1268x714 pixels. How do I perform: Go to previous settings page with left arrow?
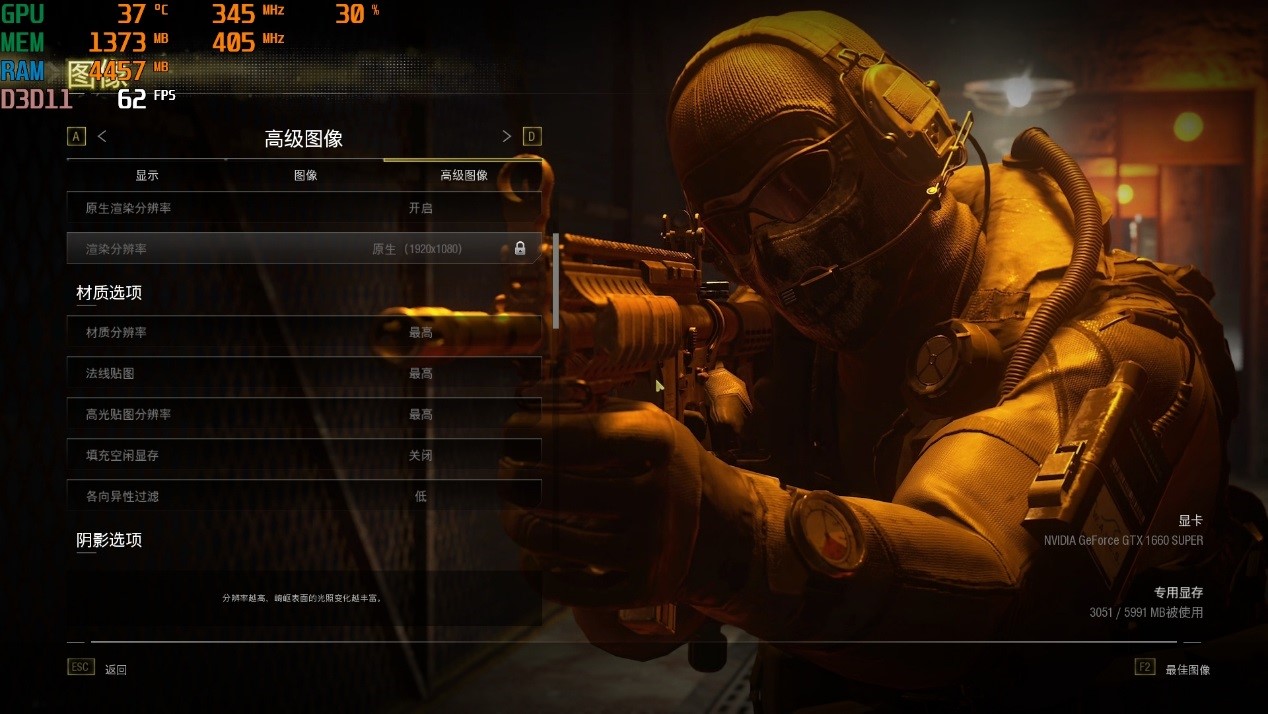(102, 136)
